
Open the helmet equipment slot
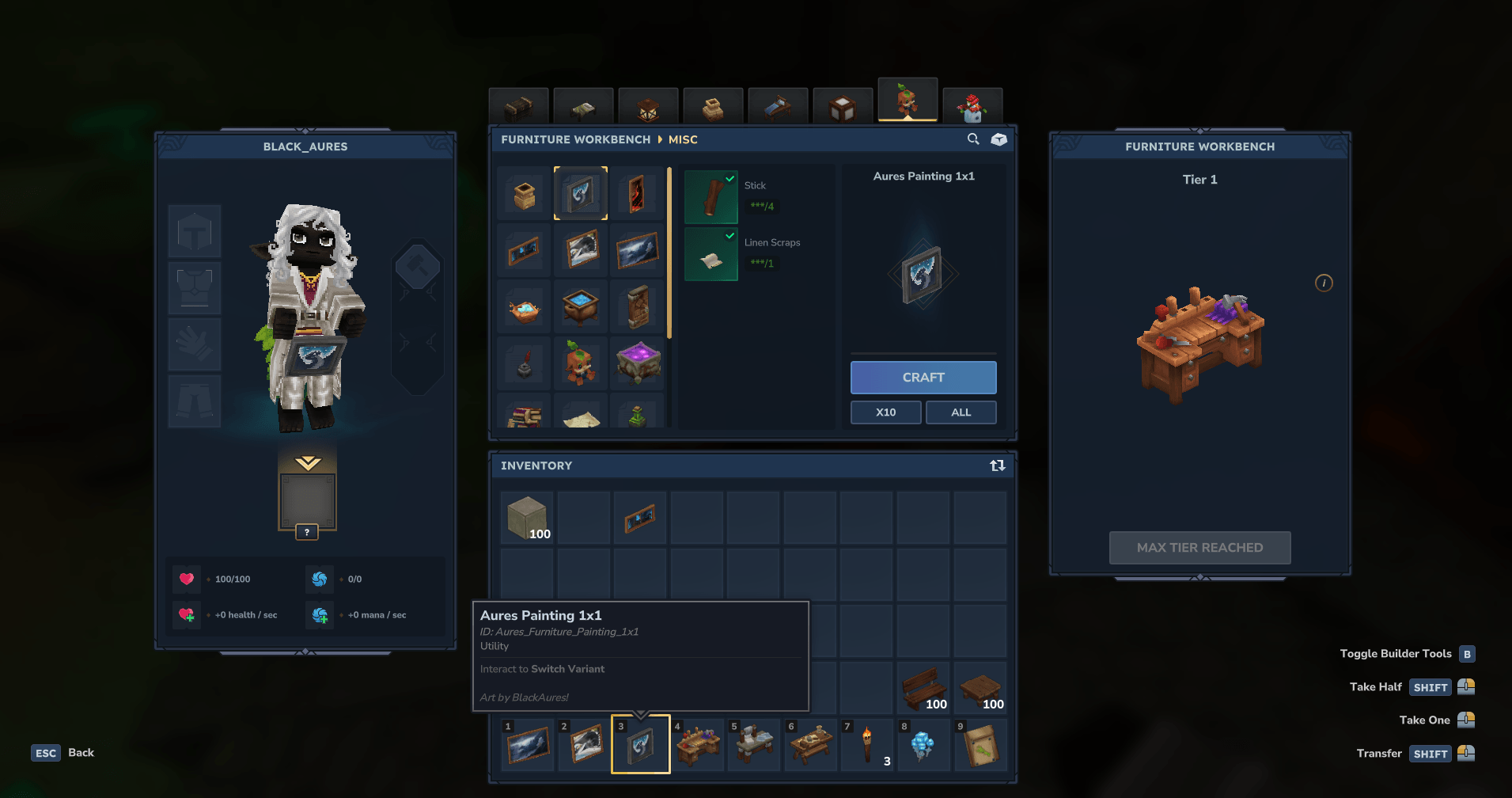[x=195, y=230]
